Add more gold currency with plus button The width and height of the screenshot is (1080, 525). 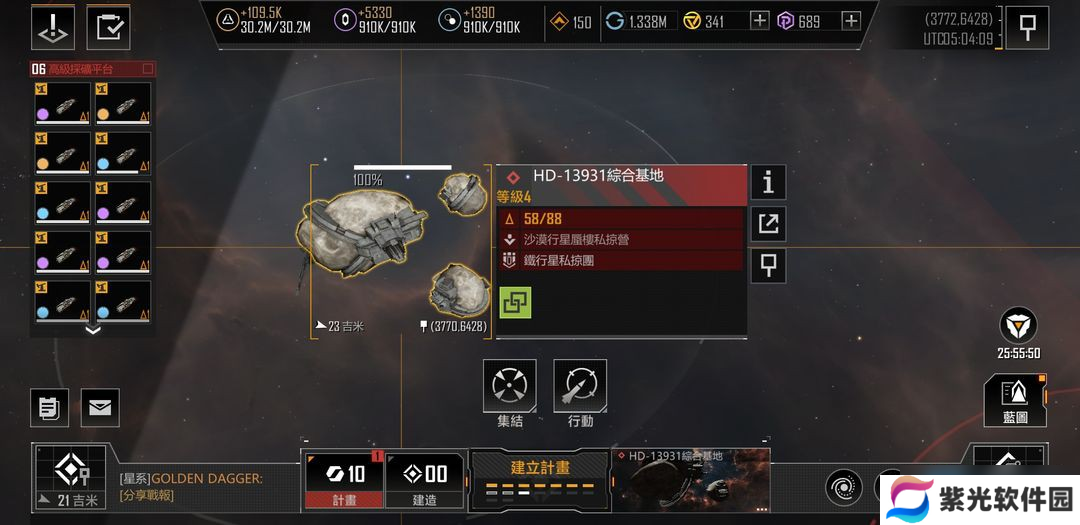[x=760, y=21]
